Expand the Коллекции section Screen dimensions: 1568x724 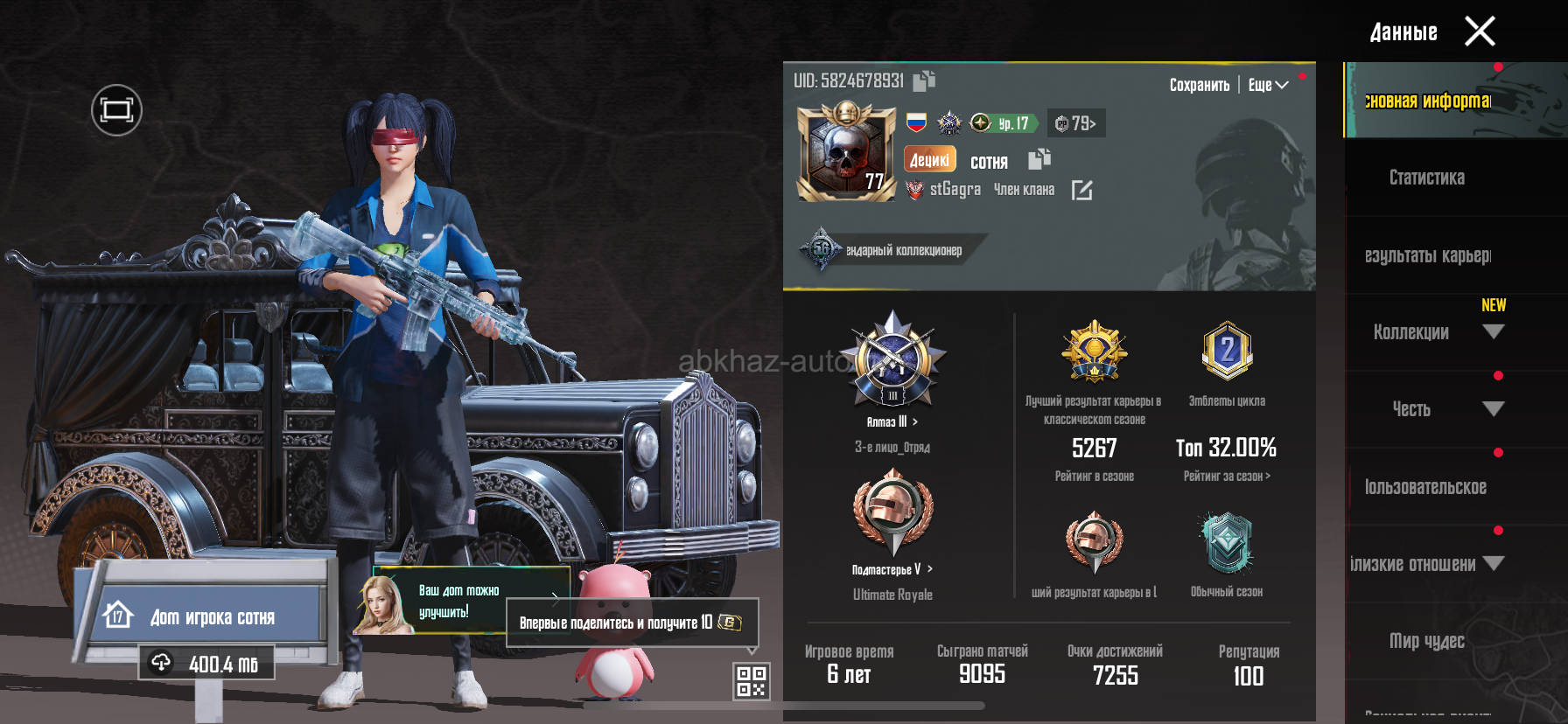[1493, 332]
